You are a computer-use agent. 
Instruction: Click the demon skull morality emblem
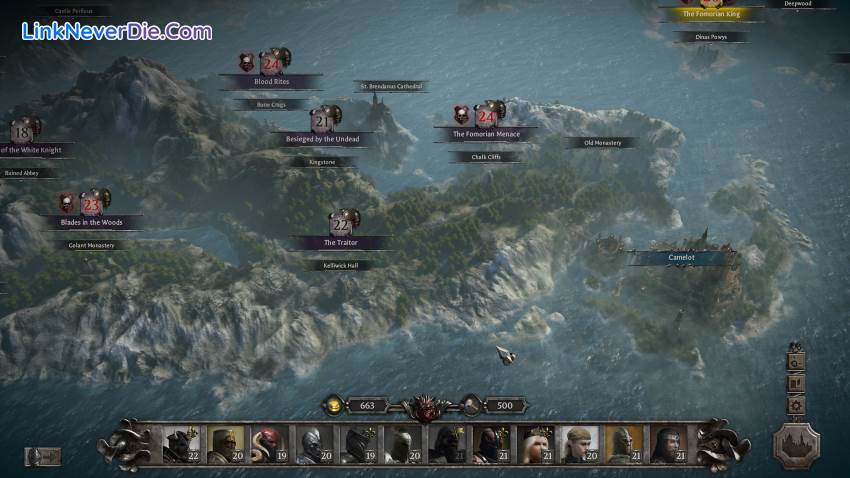424,406
